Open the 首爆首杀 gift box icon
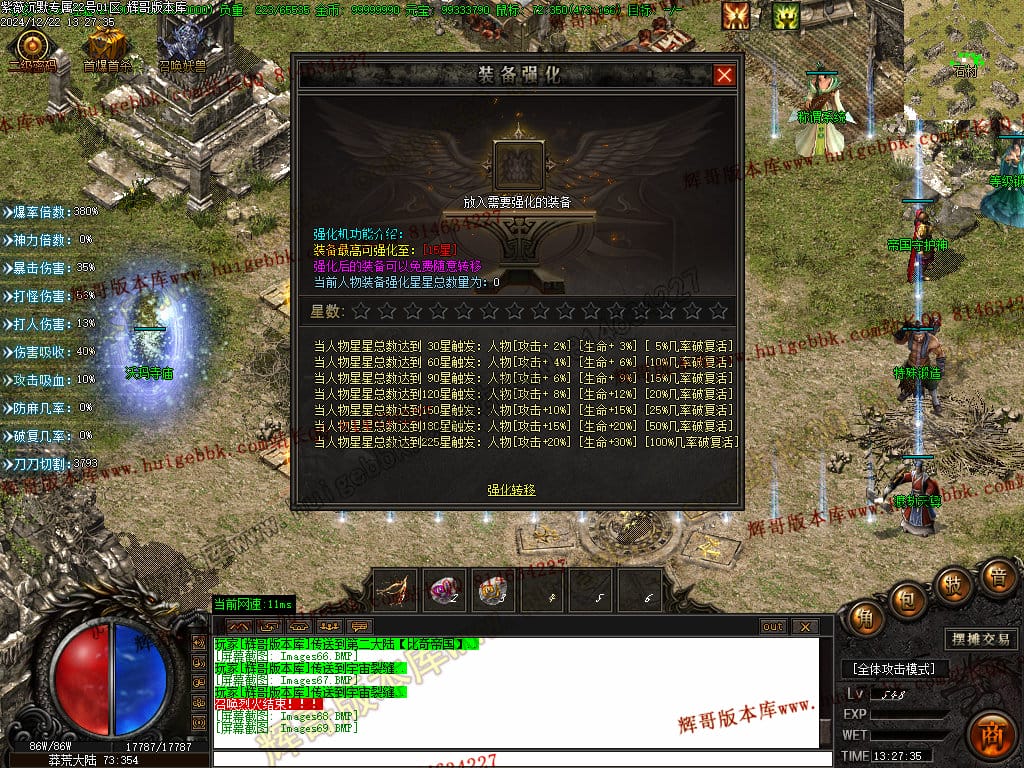This screenshot has width=1024, height=768. (x=106, y=46)
